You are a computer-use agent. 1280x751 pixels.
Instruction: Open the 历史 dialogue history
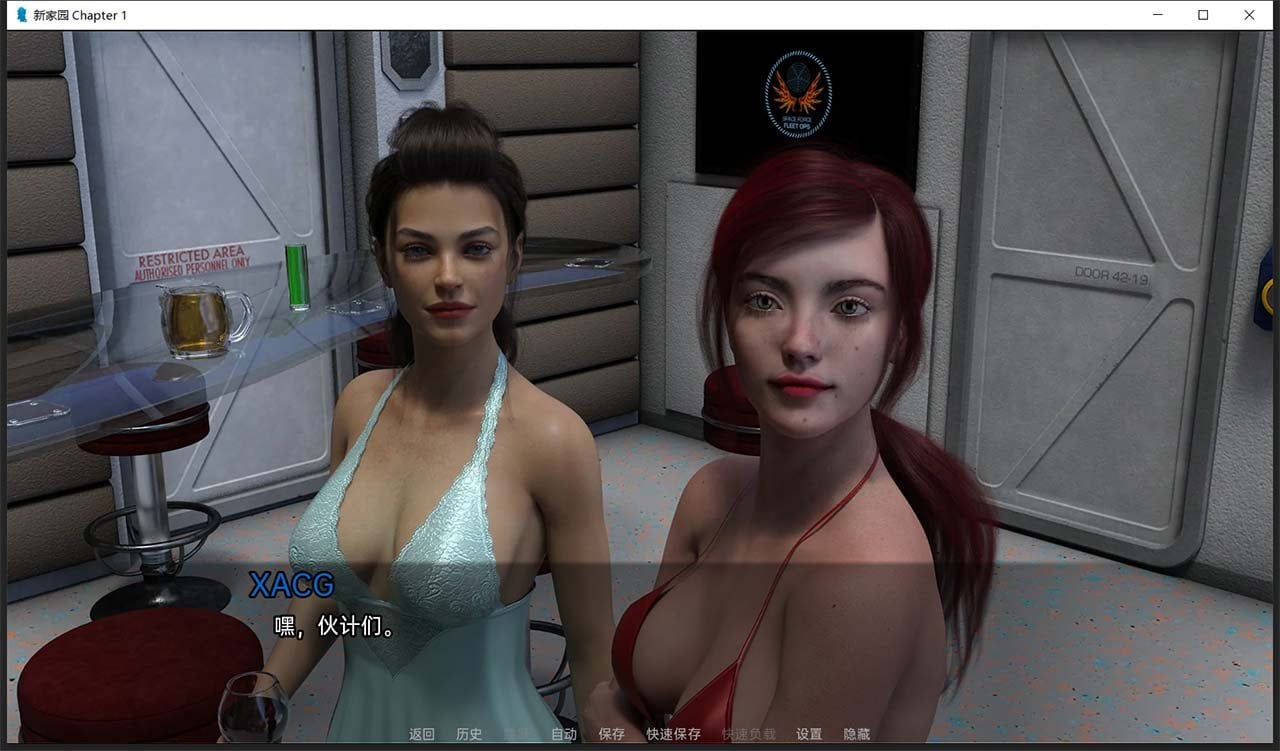(469, 734)
